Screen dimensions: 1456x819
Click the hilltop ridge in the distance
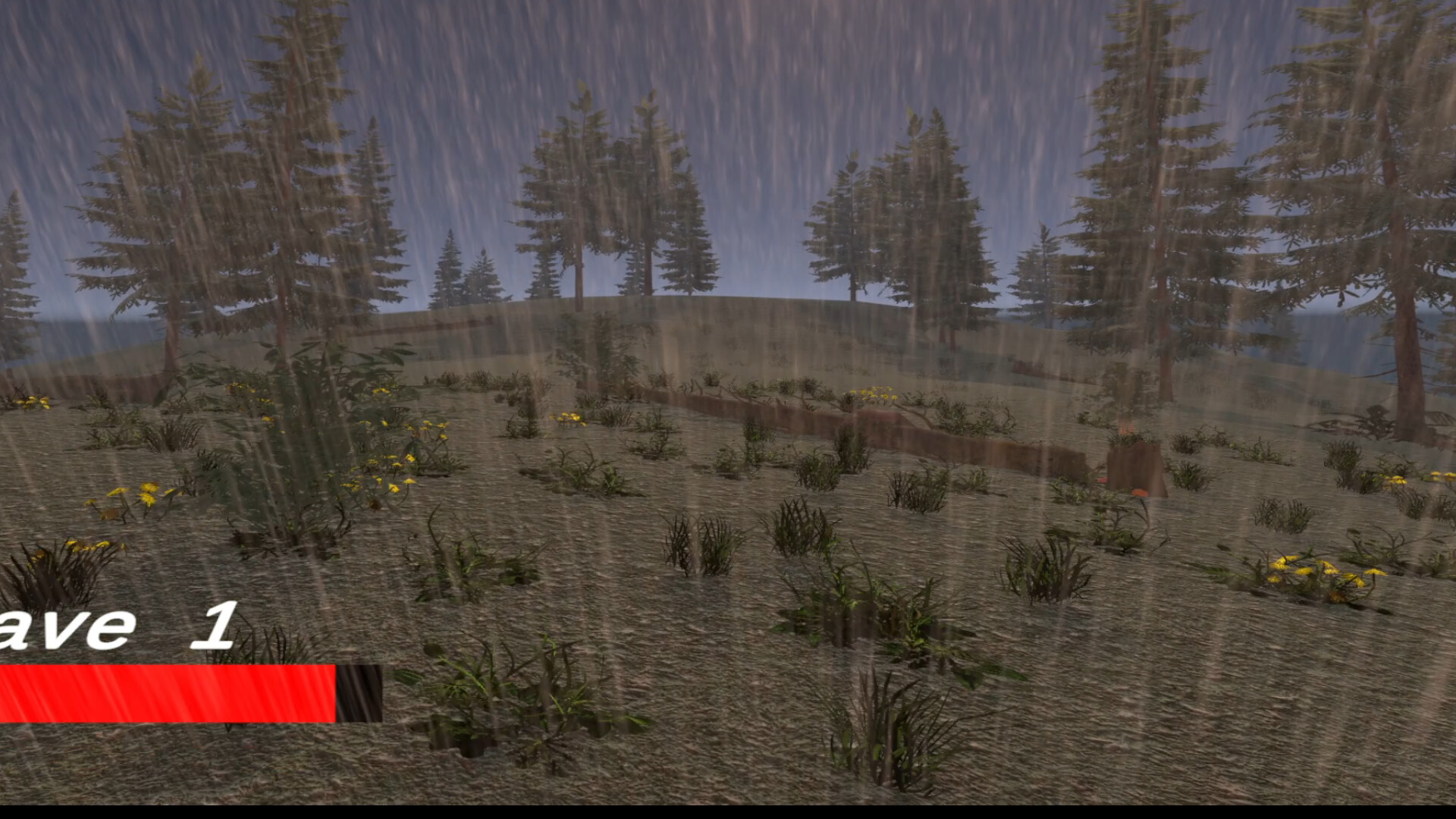pos(682,303)
